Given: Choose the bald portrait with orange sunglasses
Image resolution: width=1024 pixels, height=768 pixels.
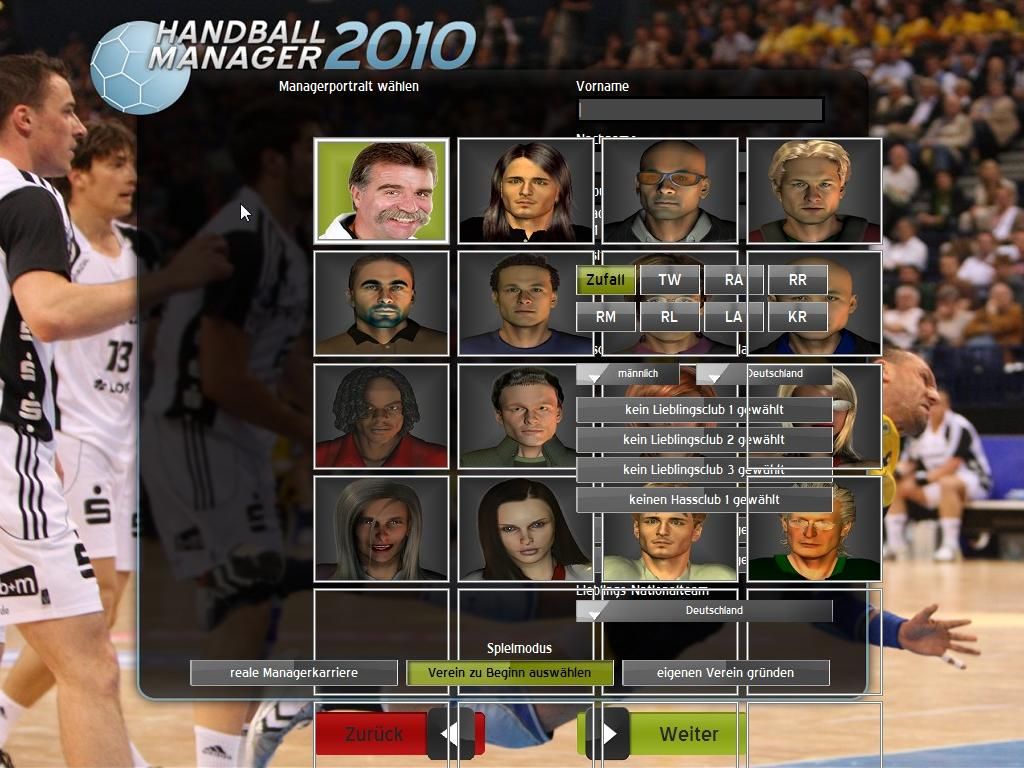Looking at the screenshot, I should point(669,190).
